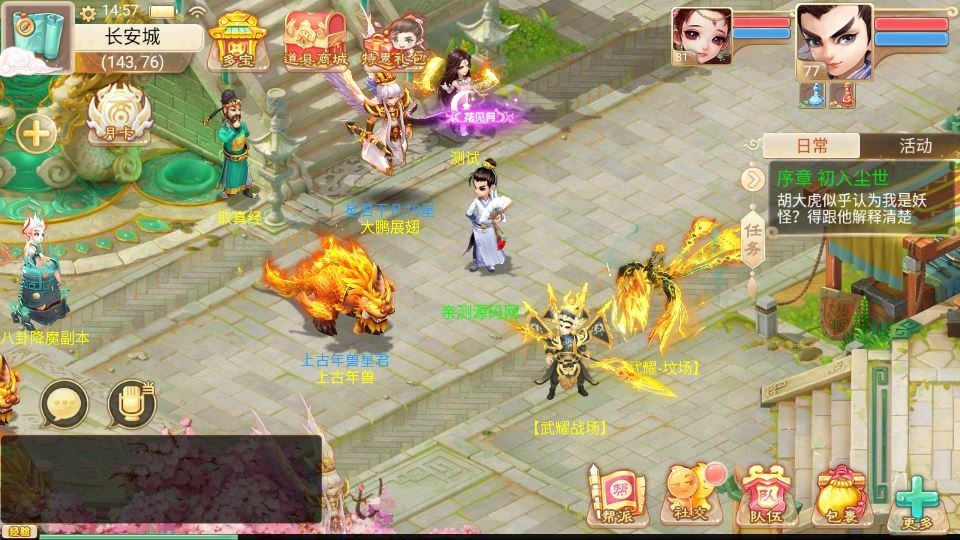This screenshot has height=540, width=960.
Task: Open the 道具商城 item mall
Action: coord(315,42)
